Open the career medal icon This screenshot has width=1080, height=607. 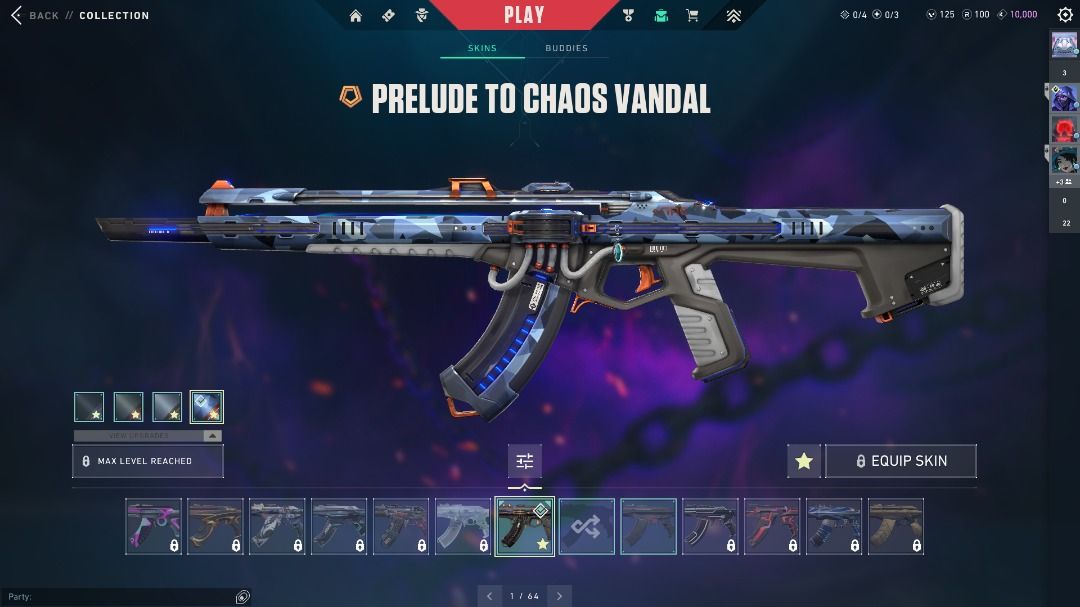[x=628, y=16]
